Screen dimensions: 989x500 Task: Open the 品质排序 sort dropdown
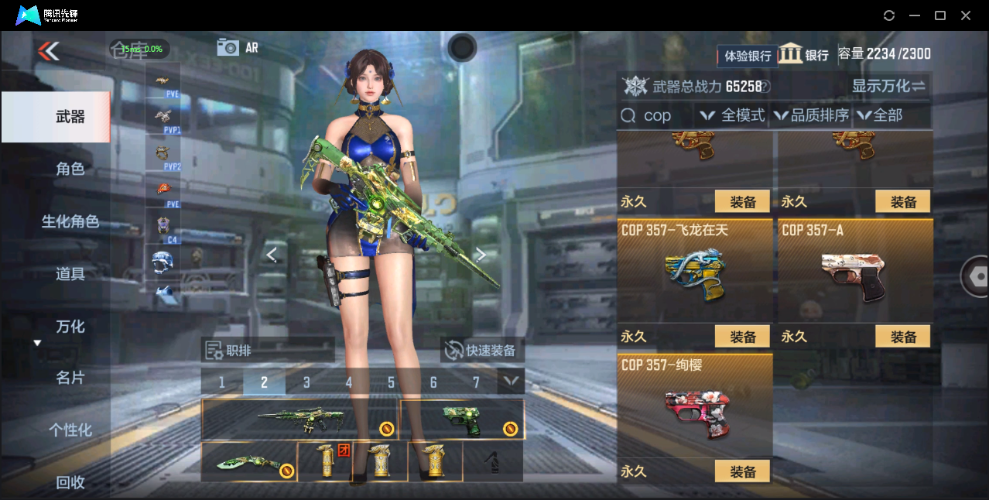(811, 116)
